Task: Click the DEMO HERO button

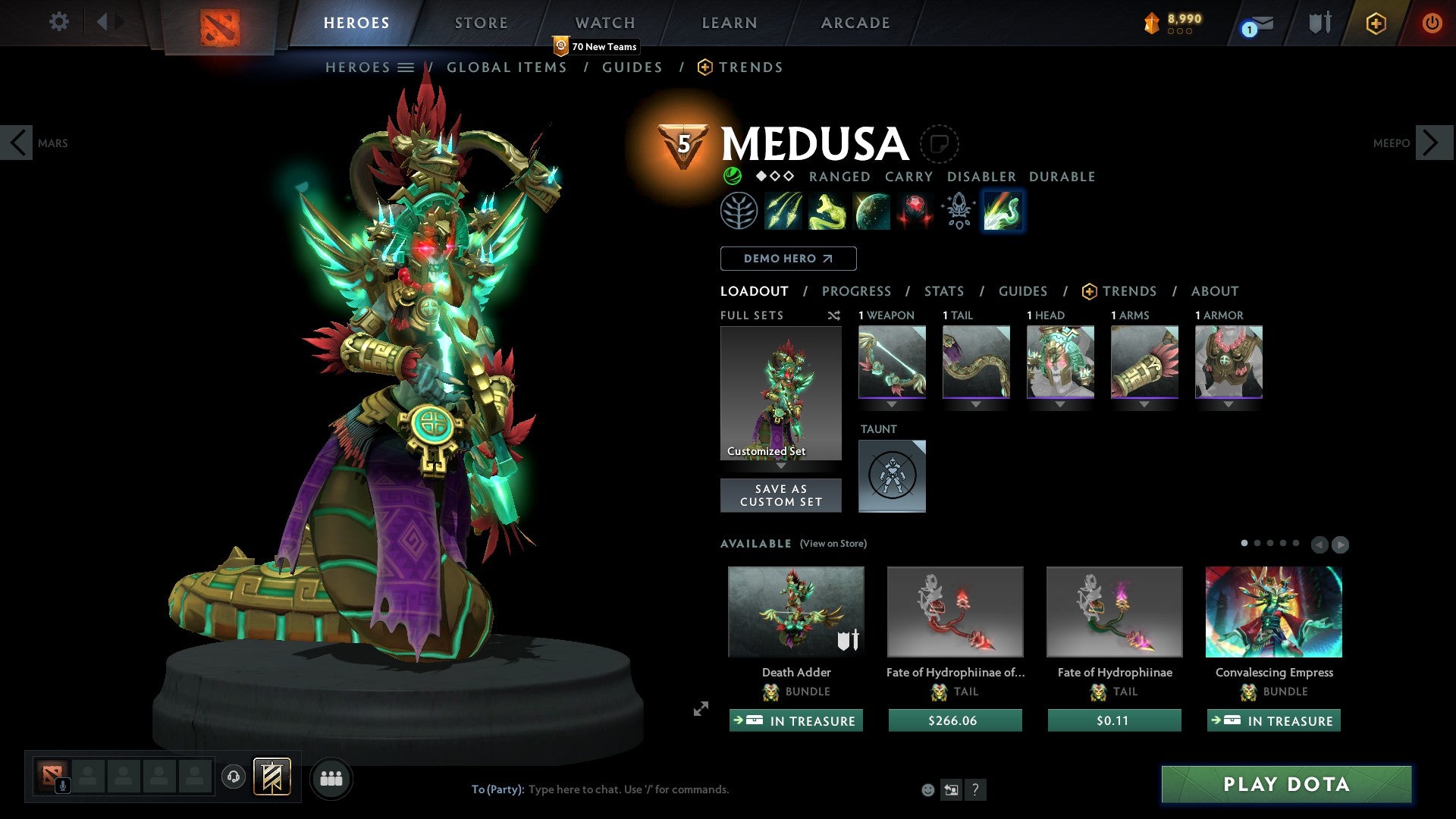Action: click(788, 258)
